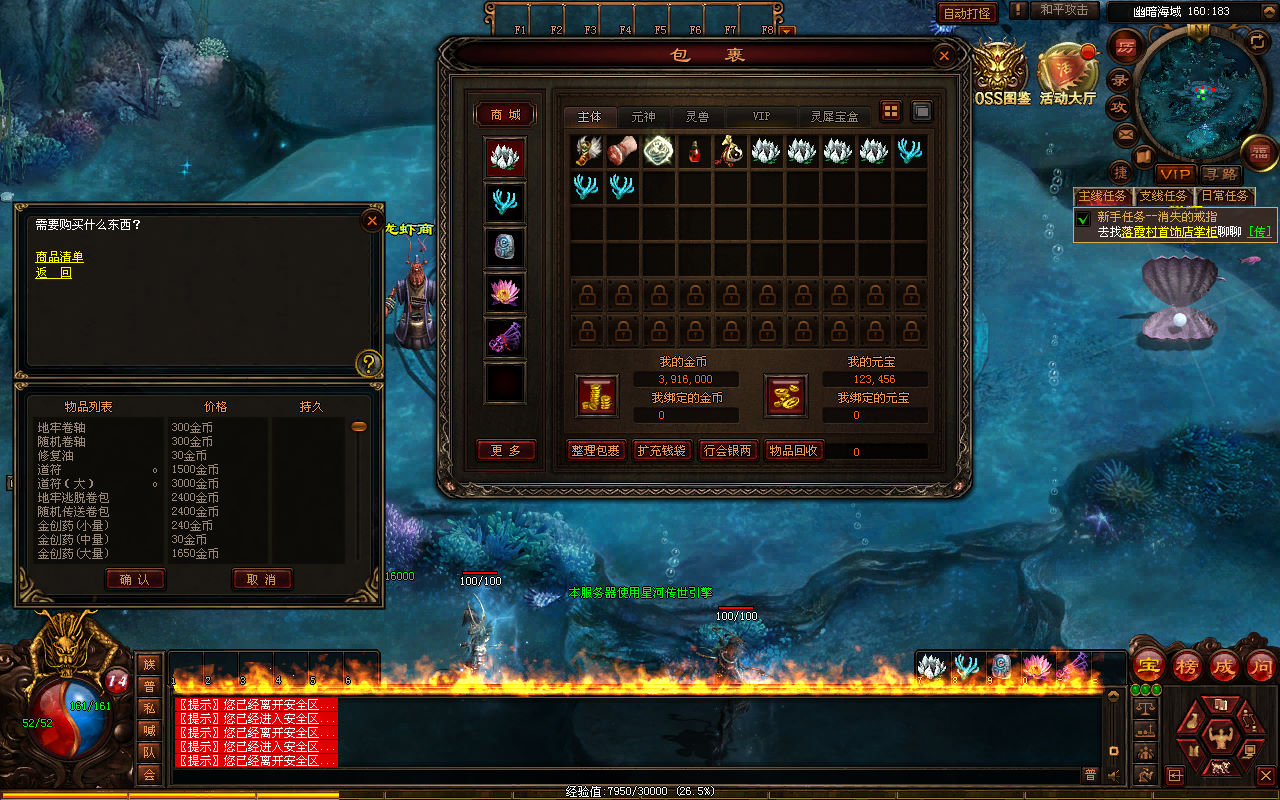This screenshot has height=800, width=1280.
Task: Open the 灵兽 tab
Action: coord(697,117)
